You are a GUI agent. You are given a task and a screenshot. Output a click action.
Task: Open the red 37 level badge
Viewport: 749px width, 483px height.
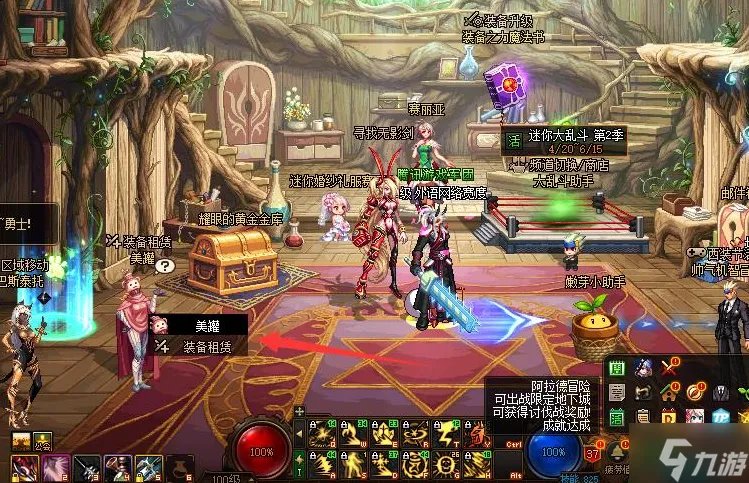[593, 456]
